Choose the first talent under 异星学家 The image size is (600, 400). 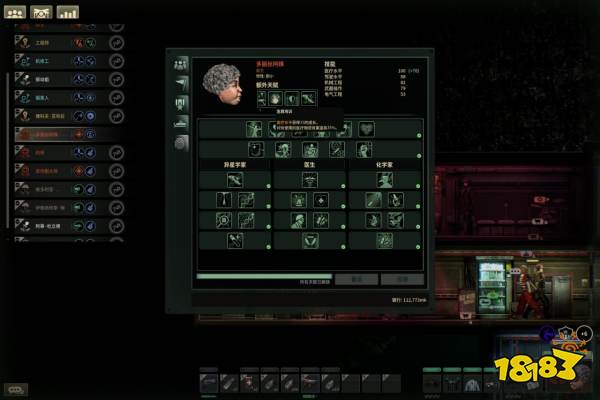click(x=234, y=179)
